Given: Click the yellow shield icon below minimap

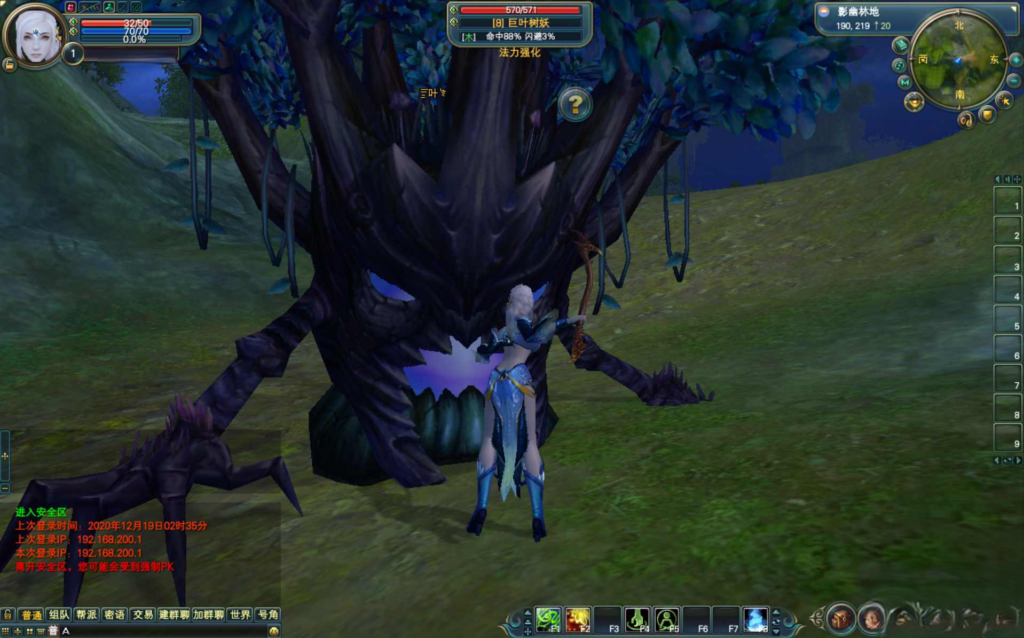Looking at the screenshot, I should pyautogui.click(x=987, y=115).
